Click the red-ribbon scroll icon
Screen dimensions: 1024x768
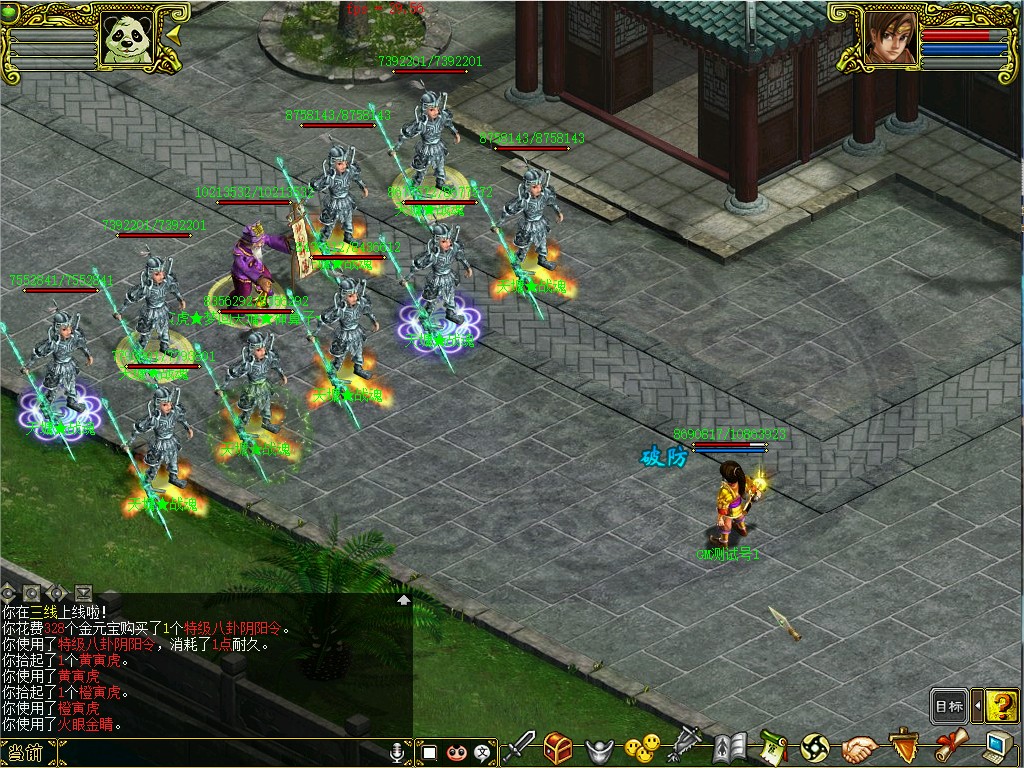click(952, 746)
